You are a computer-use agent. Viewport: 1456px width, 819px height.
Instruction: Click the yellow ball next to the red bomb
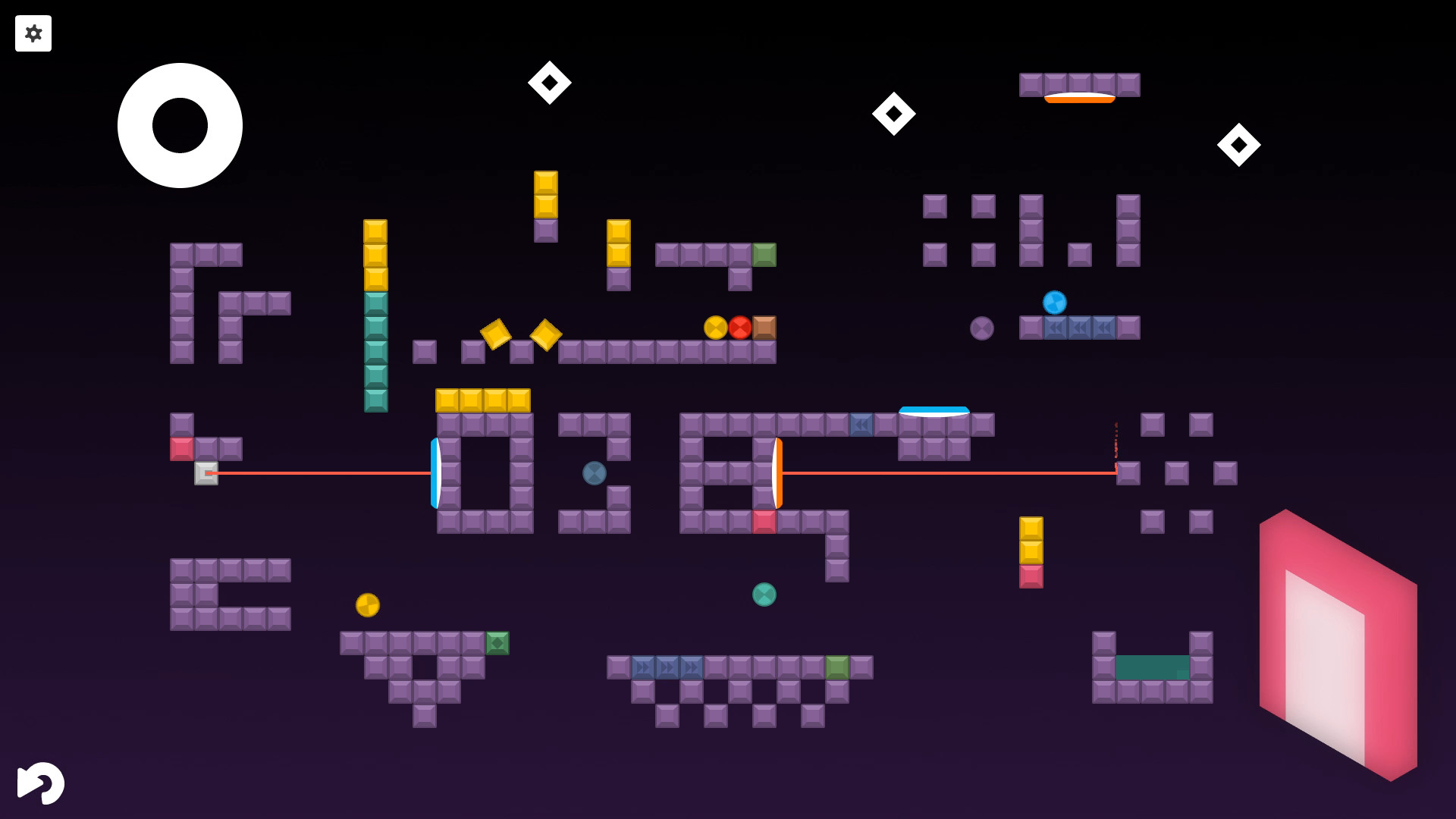[714, 327]
